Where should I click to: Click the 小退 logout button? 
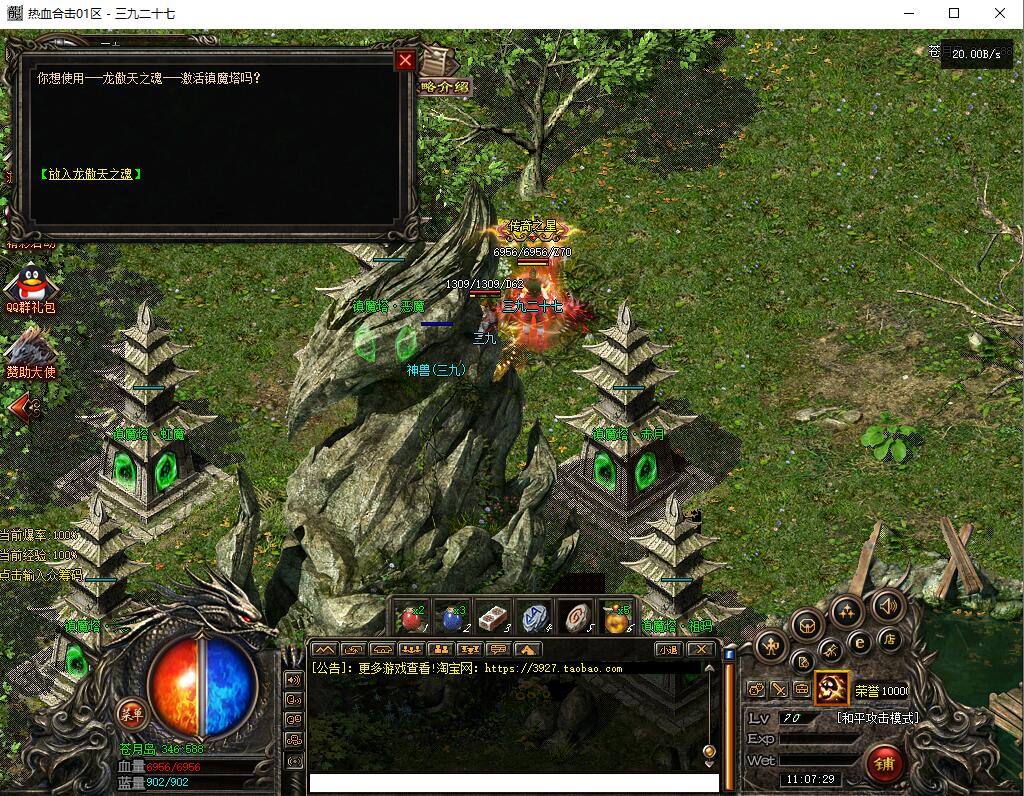pyautogui.click(x=667, y=649)
